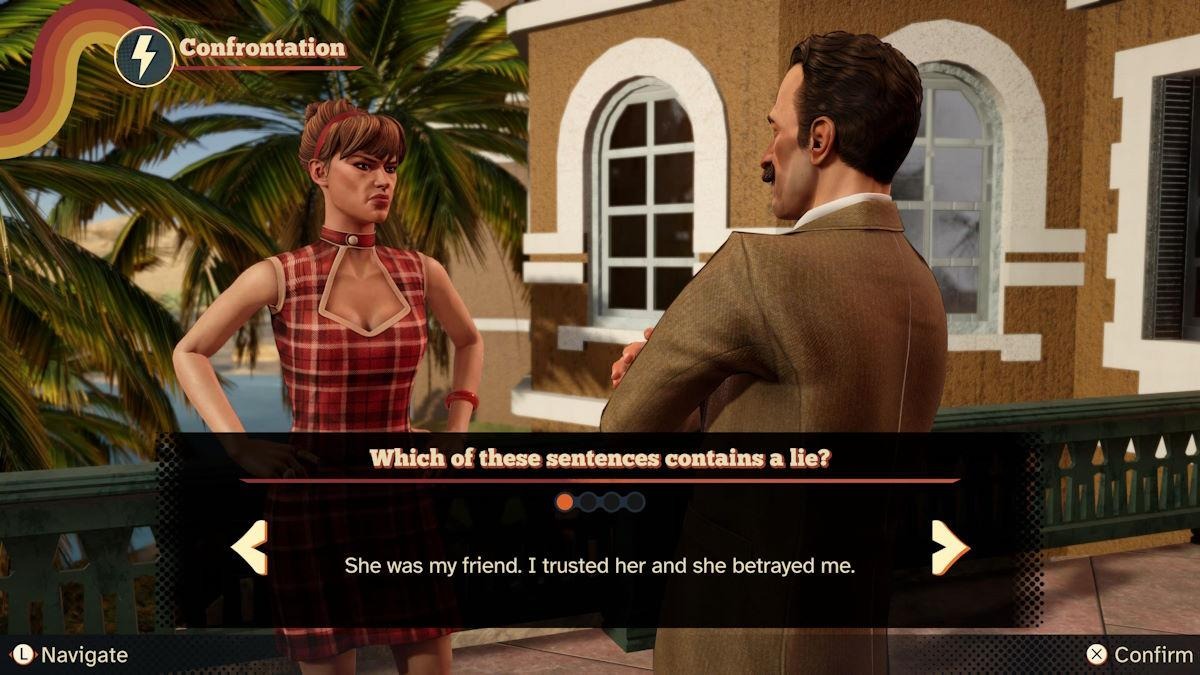Viewport: 1200px width, 675px height.
Task: Show the previous sentence with left arrow
Action: tap(249, 547)
